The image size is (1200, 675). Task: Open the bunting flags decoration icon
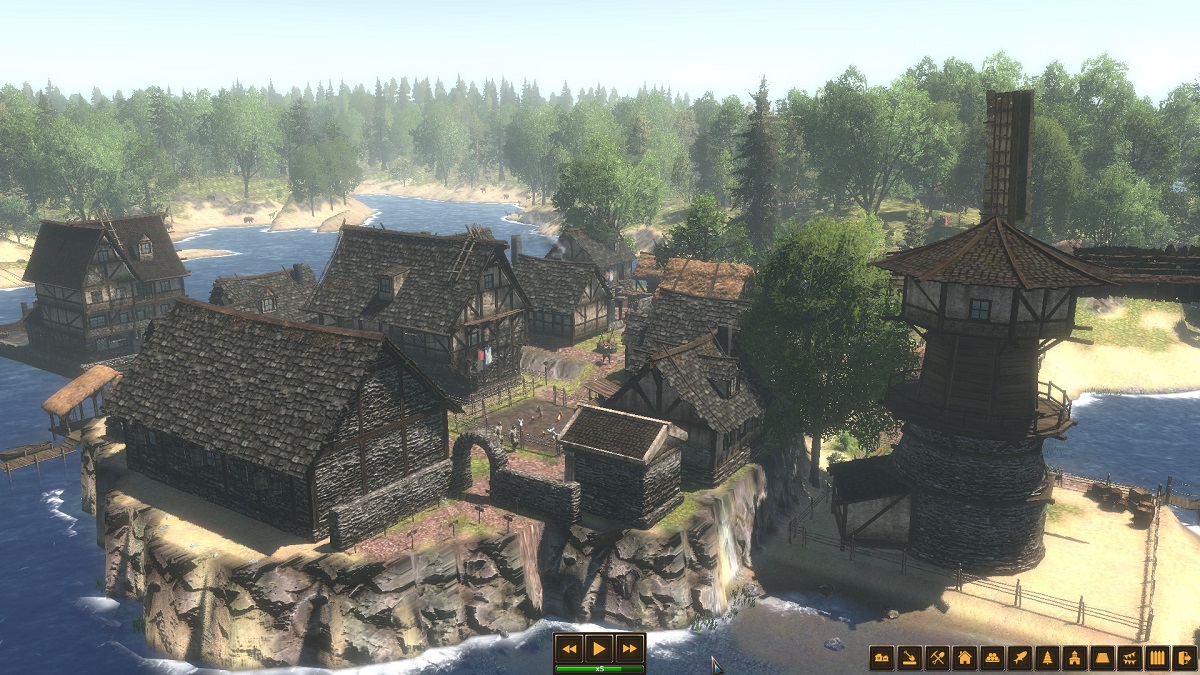1129,658
